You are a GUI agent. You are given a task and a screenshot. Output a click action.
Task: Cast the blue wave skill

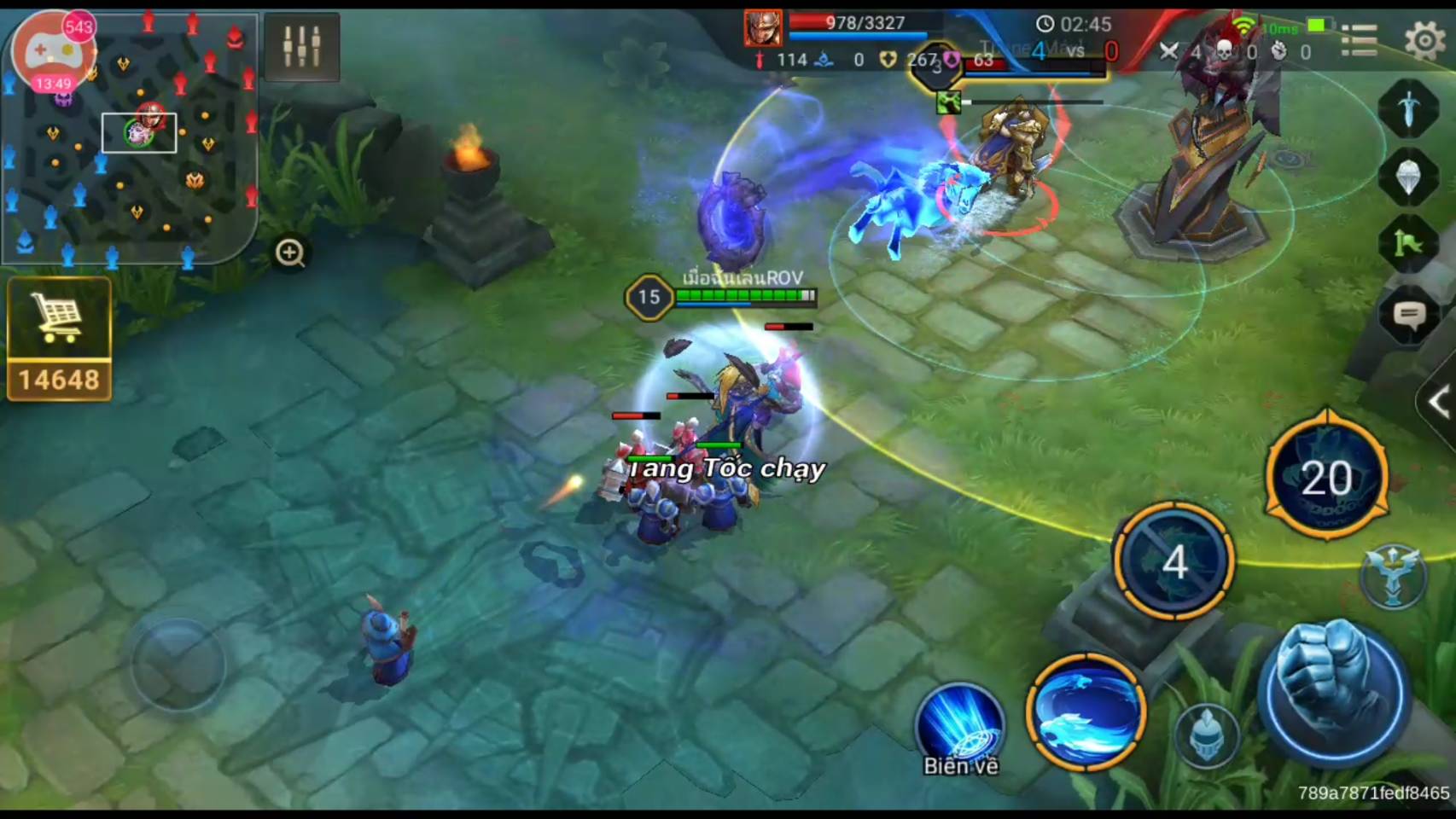(x=1086, y=712)
